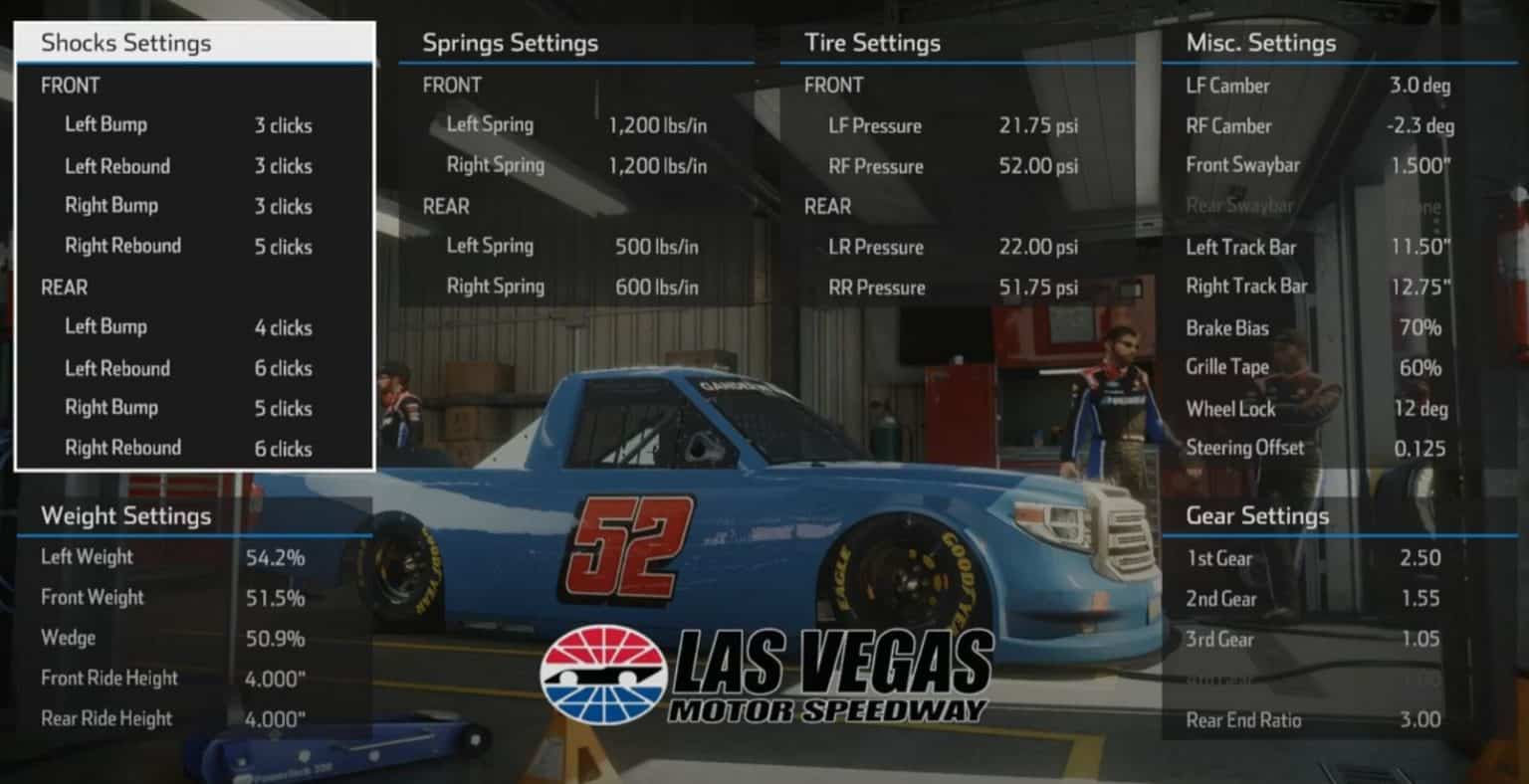Select the LF Camber setting
Image resolution: width=1529 pixels, height=784 pixels.
(1227, 86)
